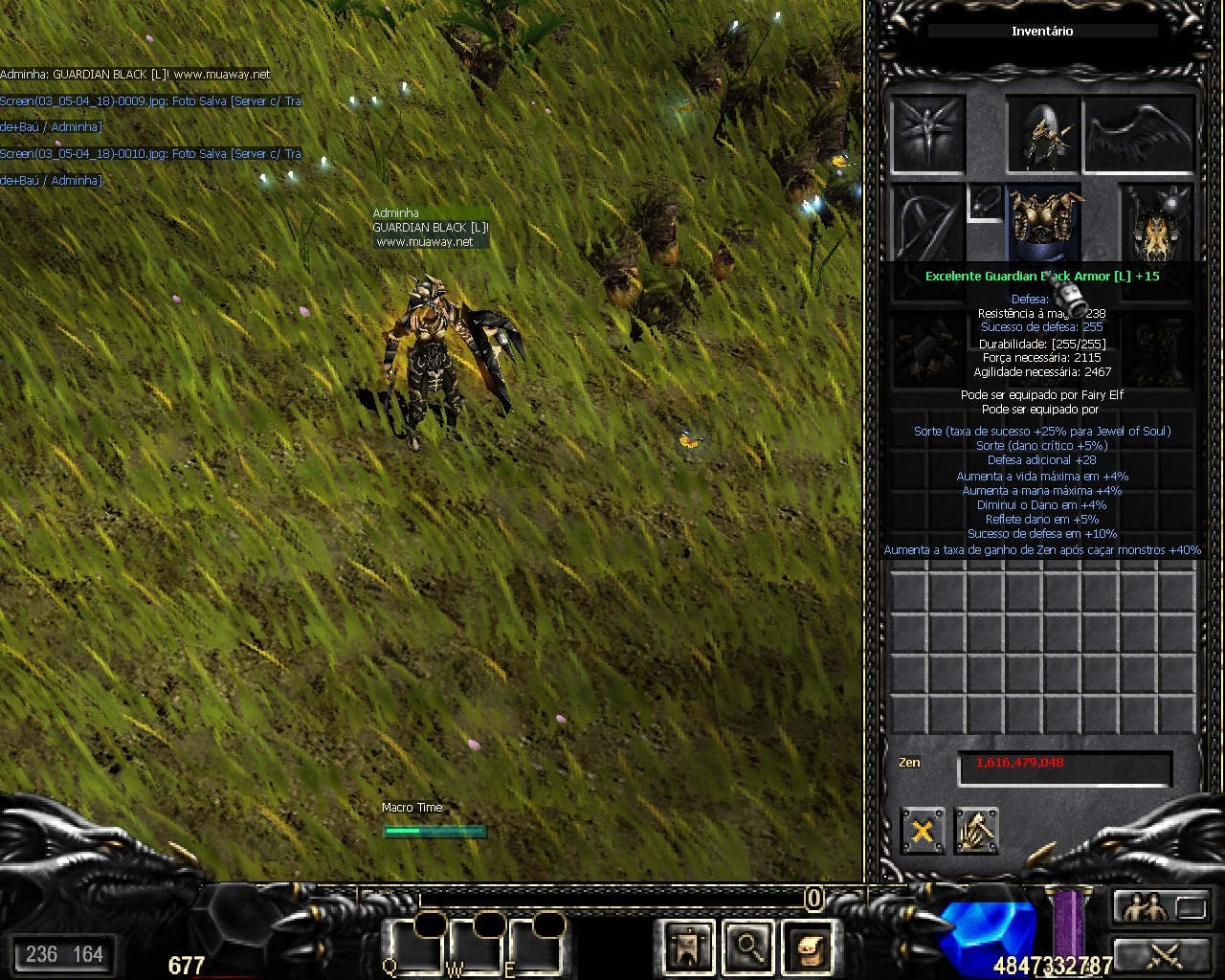This screenshot has width=1225, height=980.
Task: Select the pendant necklace slot
Action: click(985, 203)
